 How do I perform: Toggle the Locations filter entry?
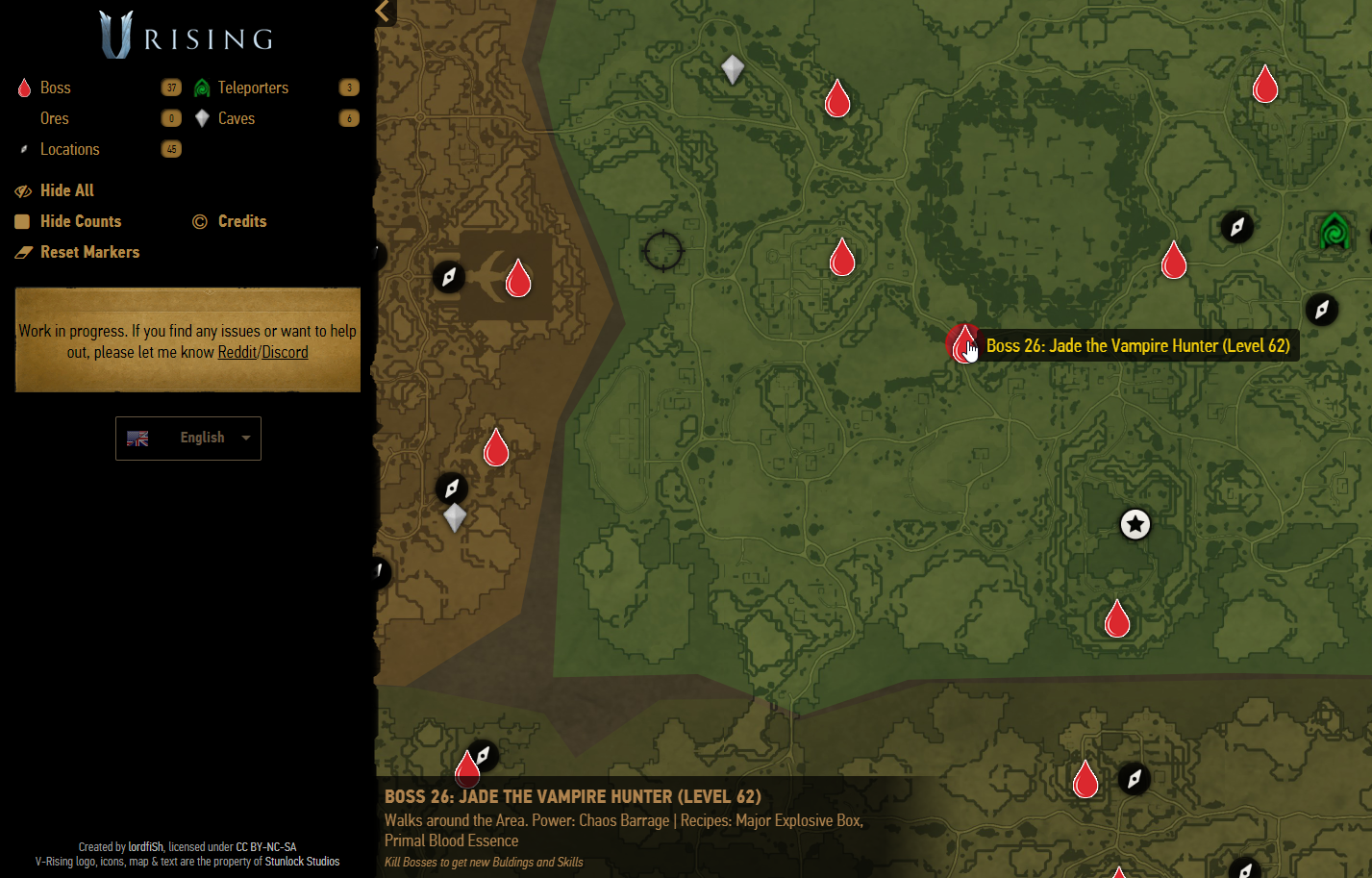(69, 149)
